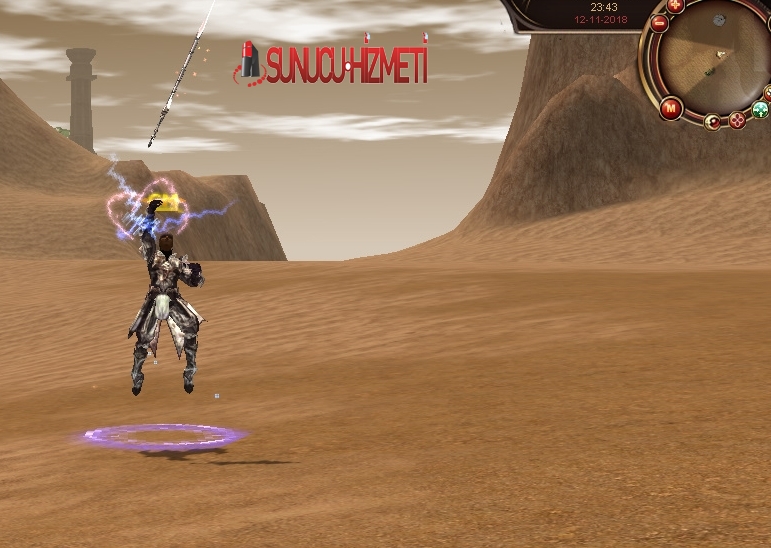Open the map with the M button
The width and height of the screenshot is (771, 548).
coord(670,108)
